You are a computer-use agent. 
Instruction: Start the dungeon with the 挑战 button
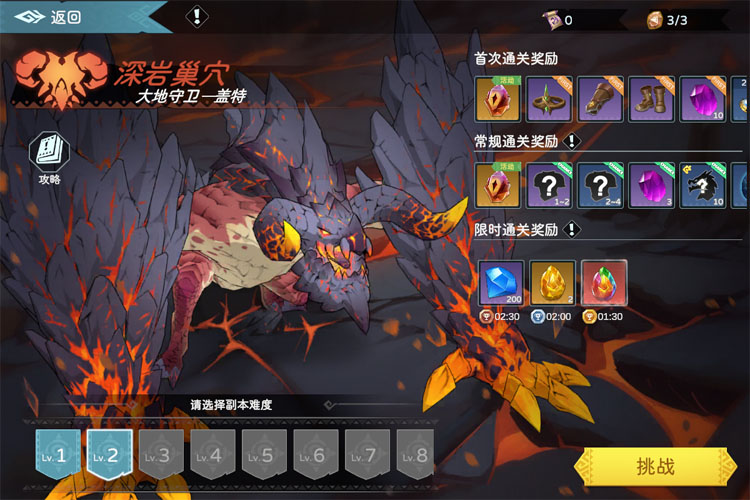pyautogui.click(x=655, y=467)
